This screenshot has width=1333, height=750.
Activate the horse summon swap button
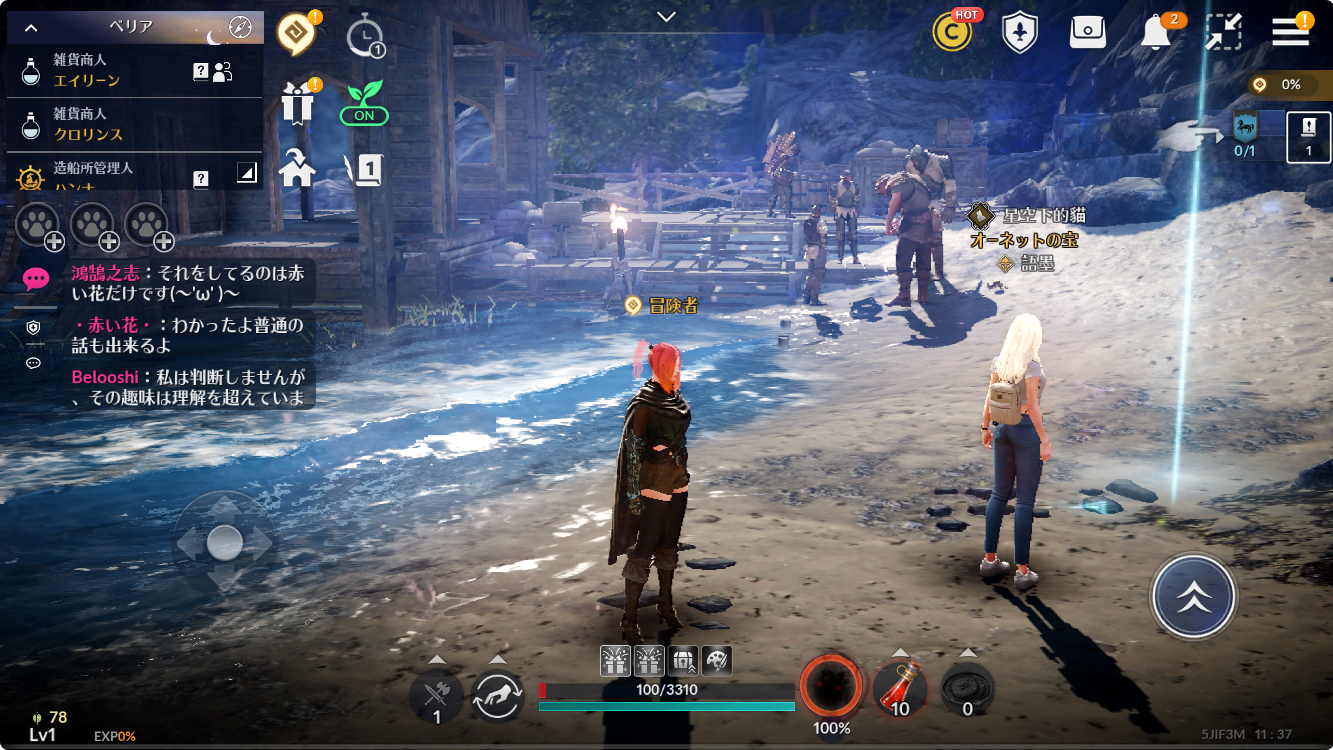[x=498, y=695]
